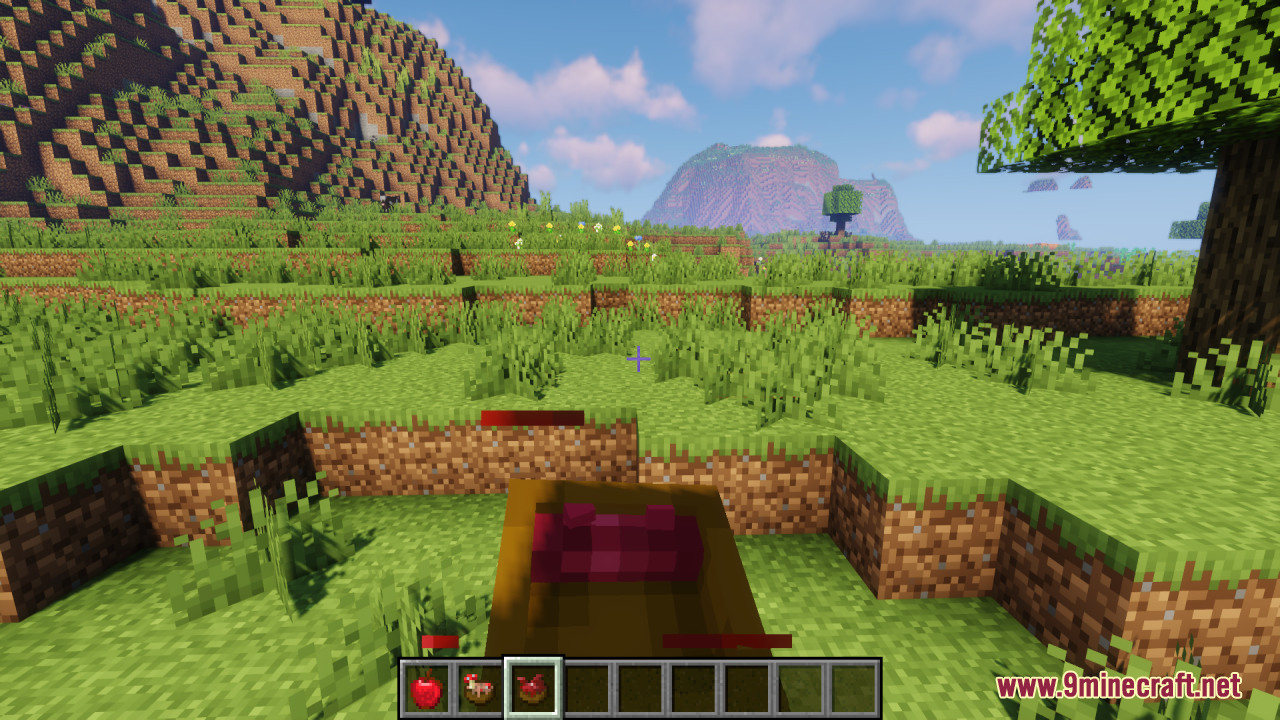Viewport: 1280px width, 720px height.
Task: Click the purple crosshair at screen center
Action: (x=638, y=358)
